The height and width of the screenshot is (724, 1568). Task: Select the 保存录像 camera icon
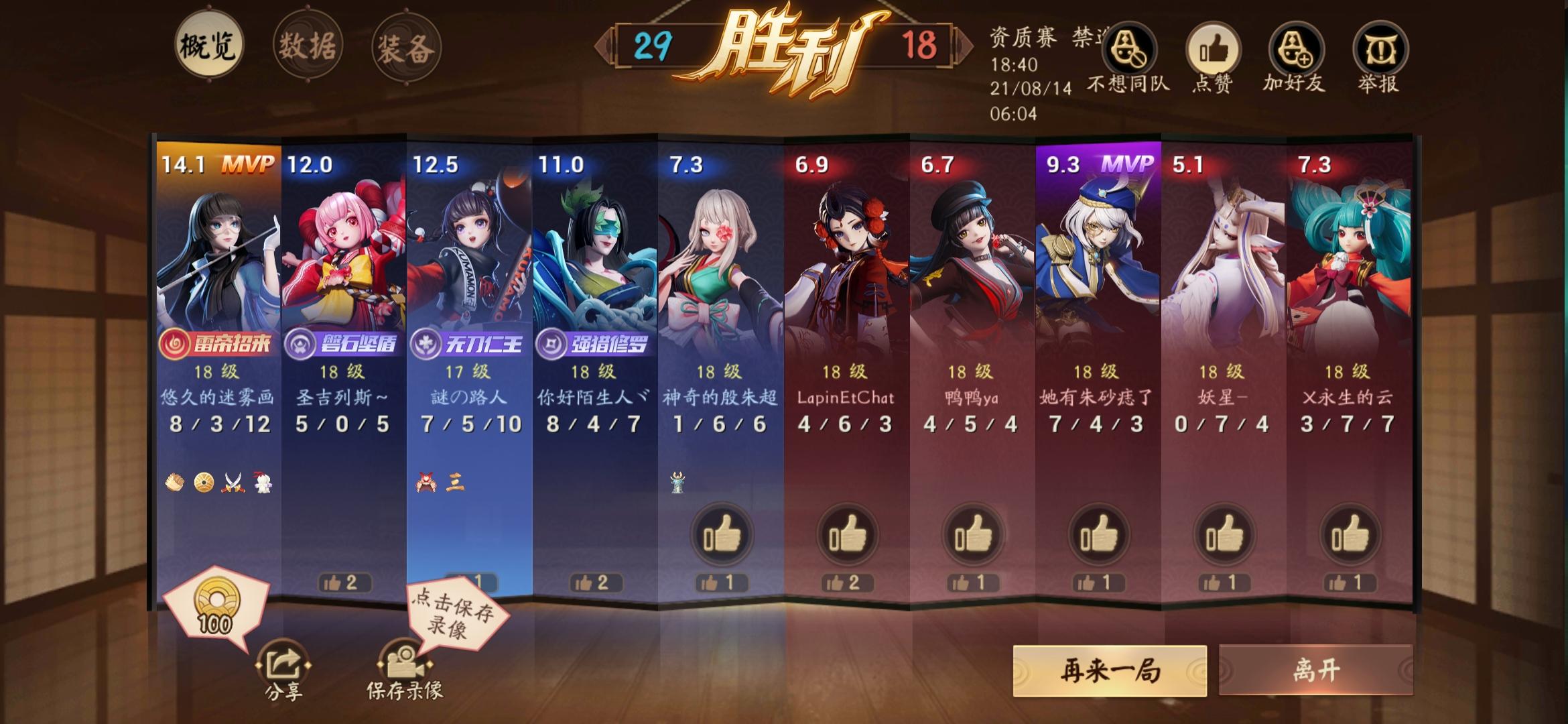coord(403,665)
